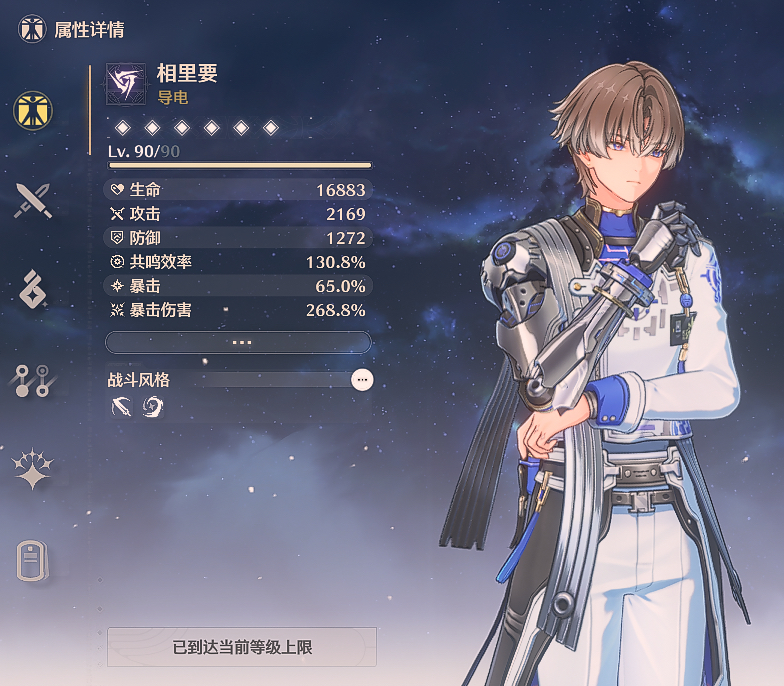Show combat style details via round button
This screenshot has height=686, width=784.
click(x=362, y=380)
